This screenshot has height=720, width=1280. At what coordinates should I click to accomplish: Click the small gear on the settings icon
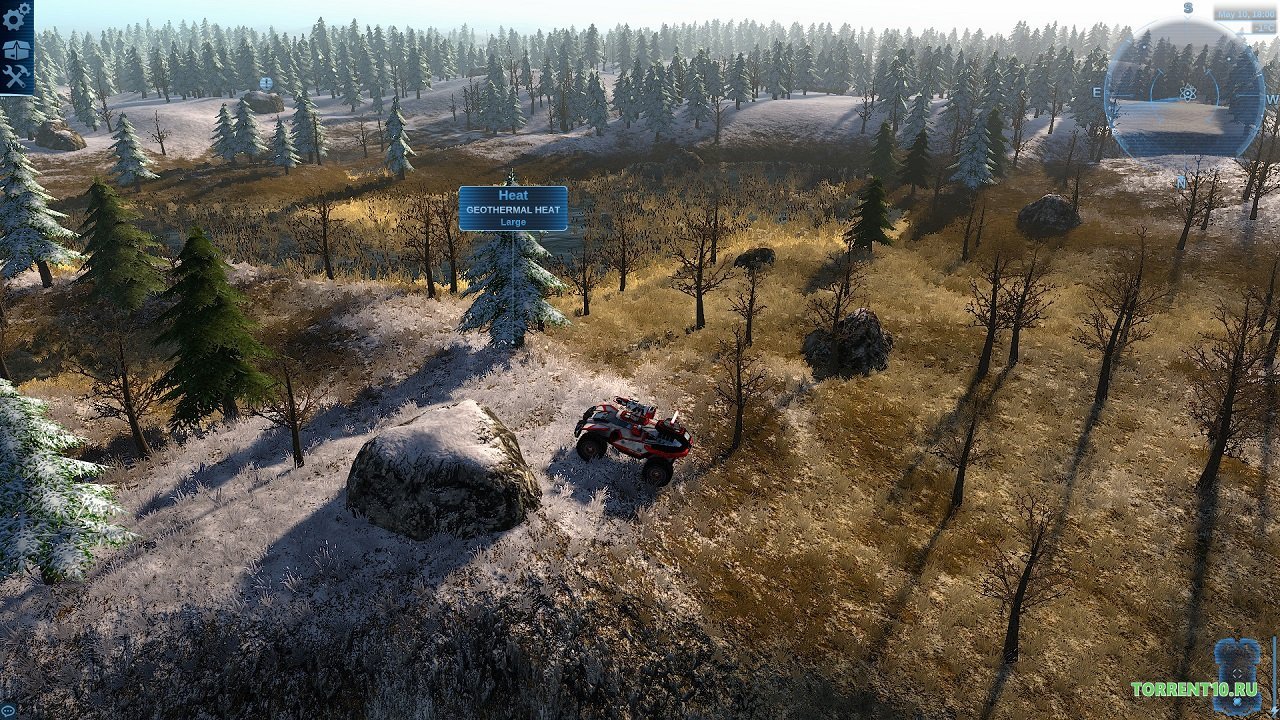(x=23, y=8)
